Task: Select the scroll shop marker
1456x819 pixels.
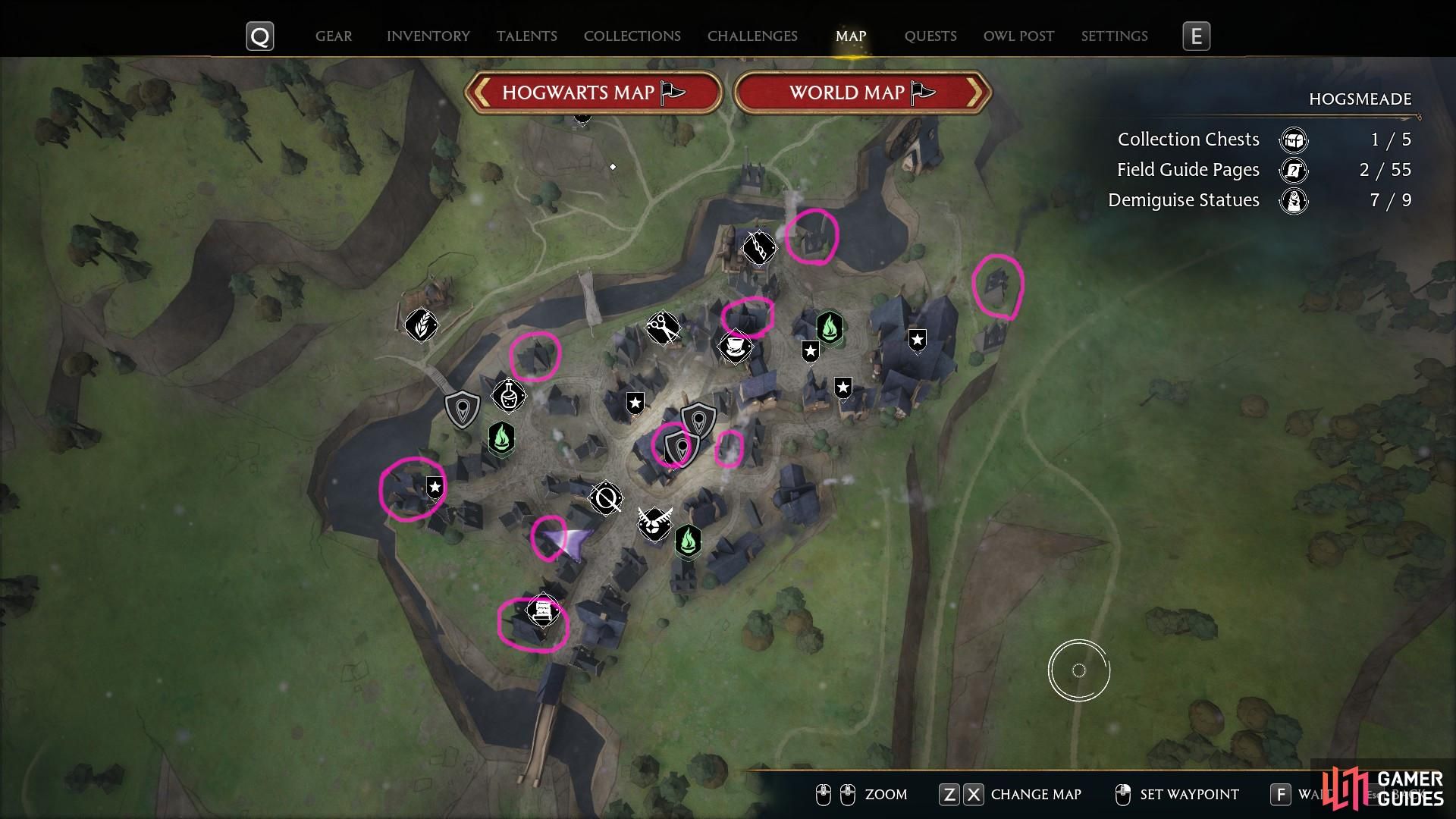Action: (543, 611)
